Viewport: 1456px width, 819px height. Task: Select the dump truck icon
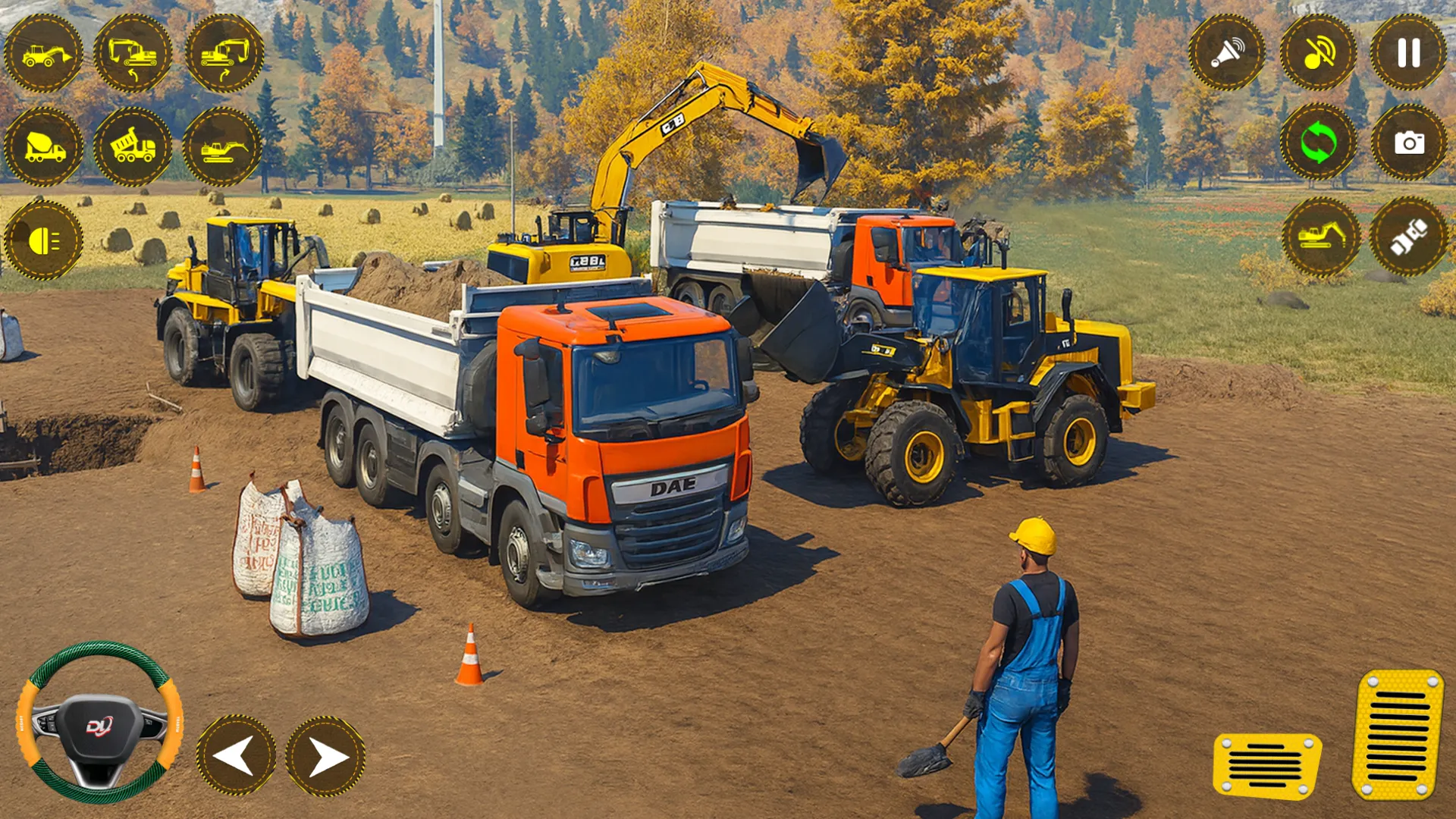pyautogui.click(x=133, y=146)
